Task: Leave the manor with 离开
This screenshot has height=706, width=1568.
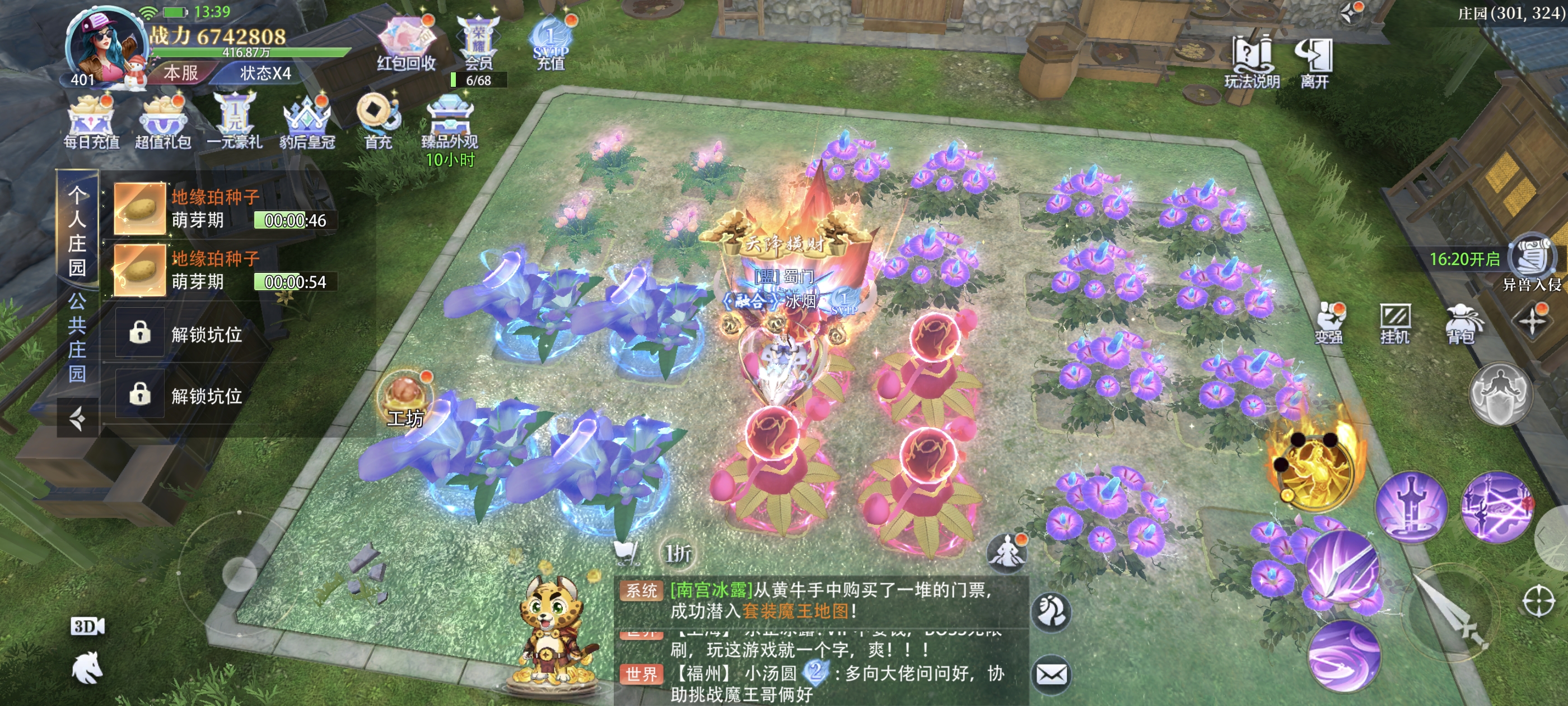Action: [x=1314, y=61]
